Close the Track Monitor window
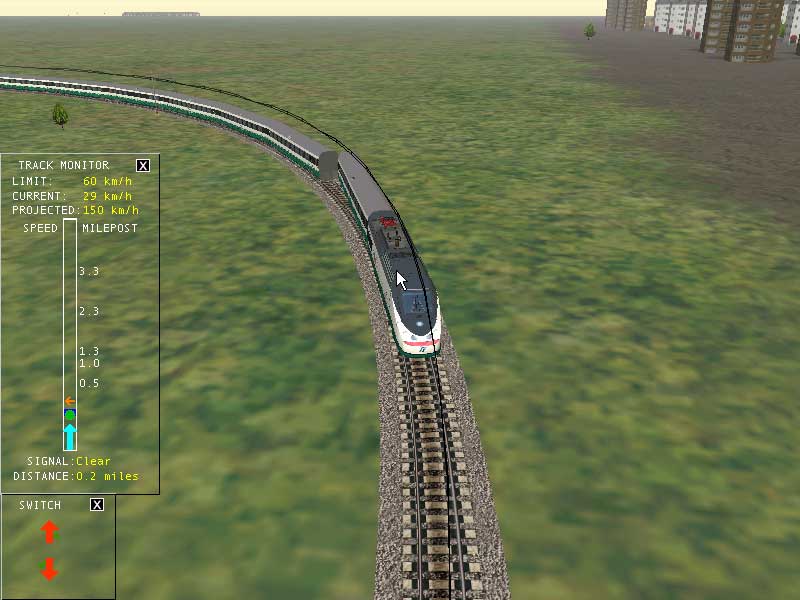 pyautogui.click(x=143, y=165)
